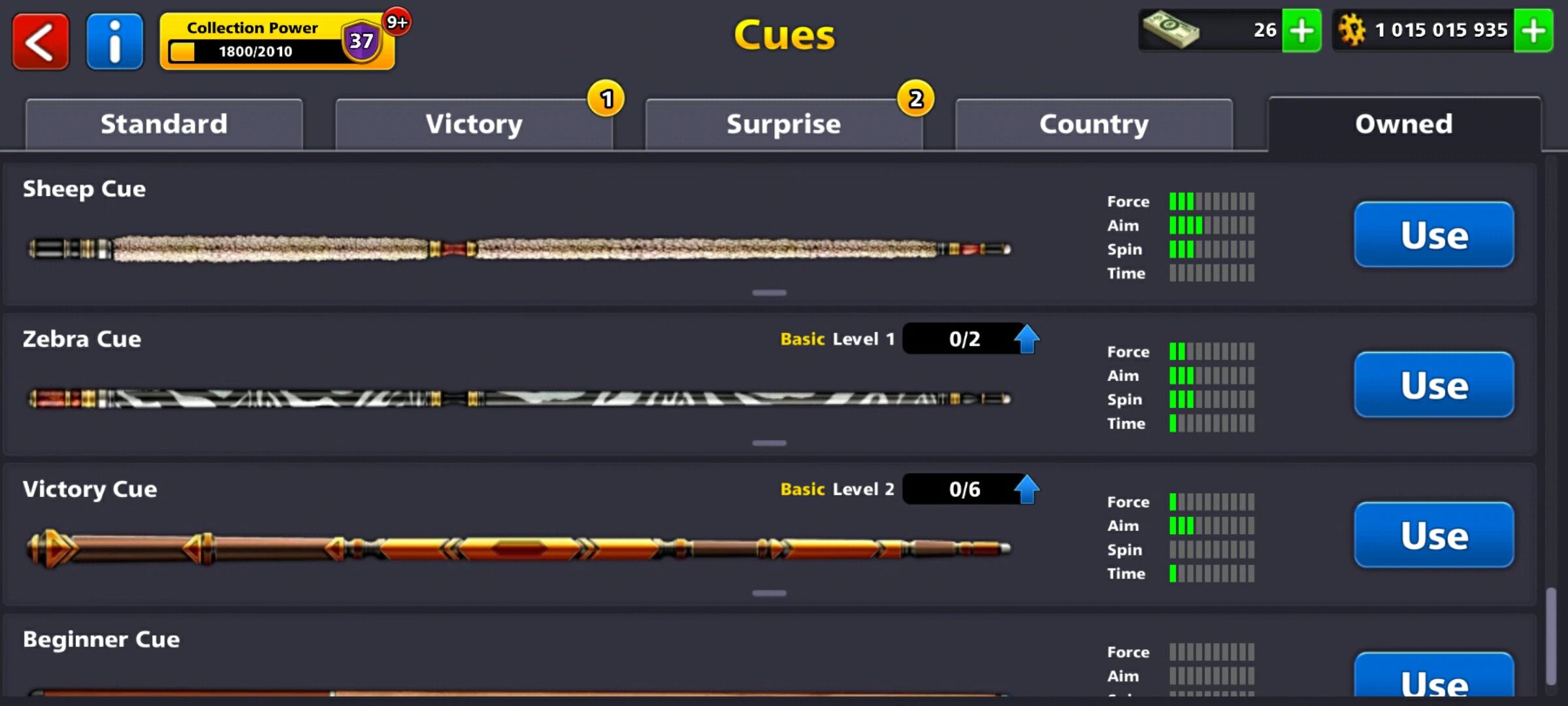This screenshot has height=706, width=1568.
Task: Click the back arrow to exit Cues
Action: click(40, 41)
